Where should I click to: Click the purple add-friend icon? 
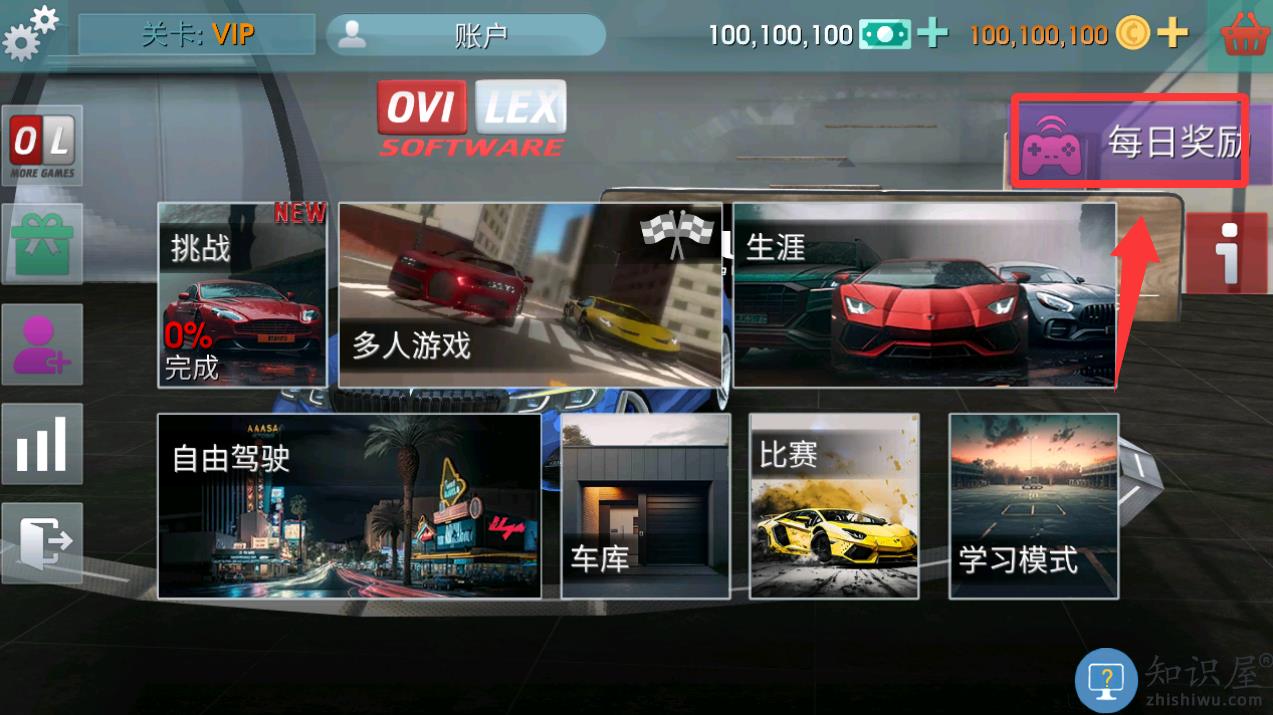point(42,344)
